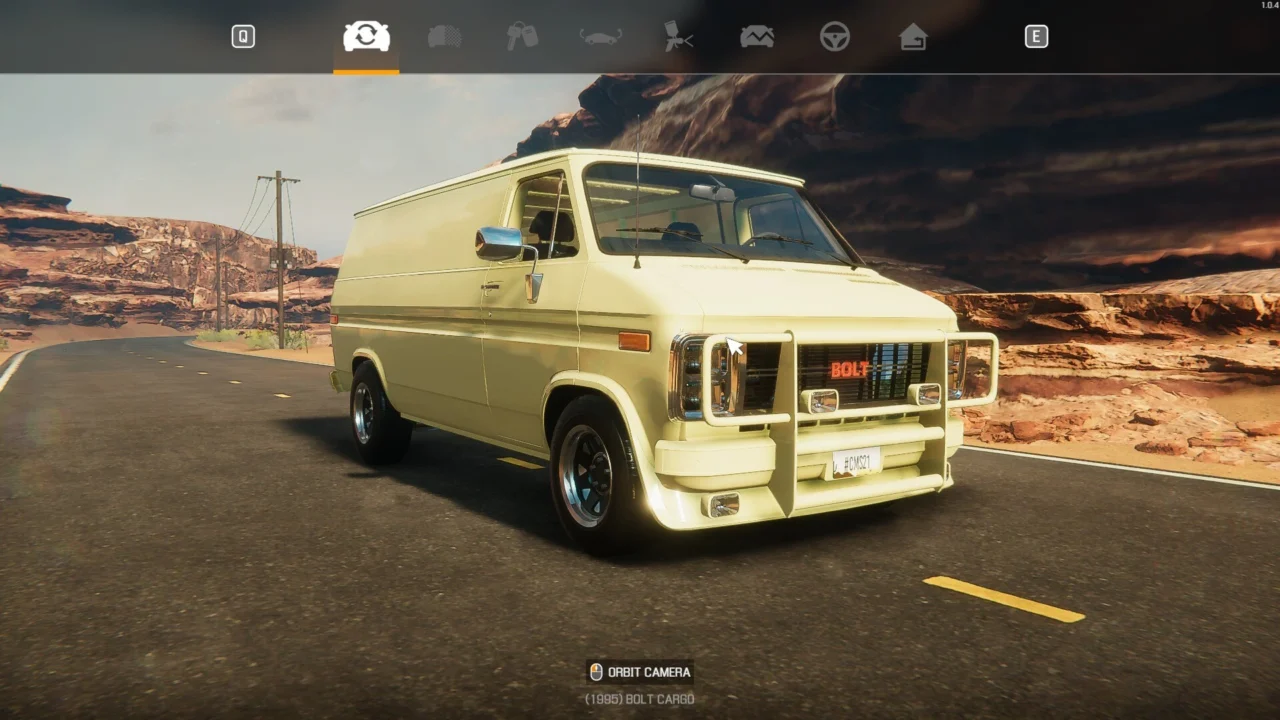This screenshot has width=1280, height=720.
Task: Switch to the car keys tab
Action: (x=522, y=37)
